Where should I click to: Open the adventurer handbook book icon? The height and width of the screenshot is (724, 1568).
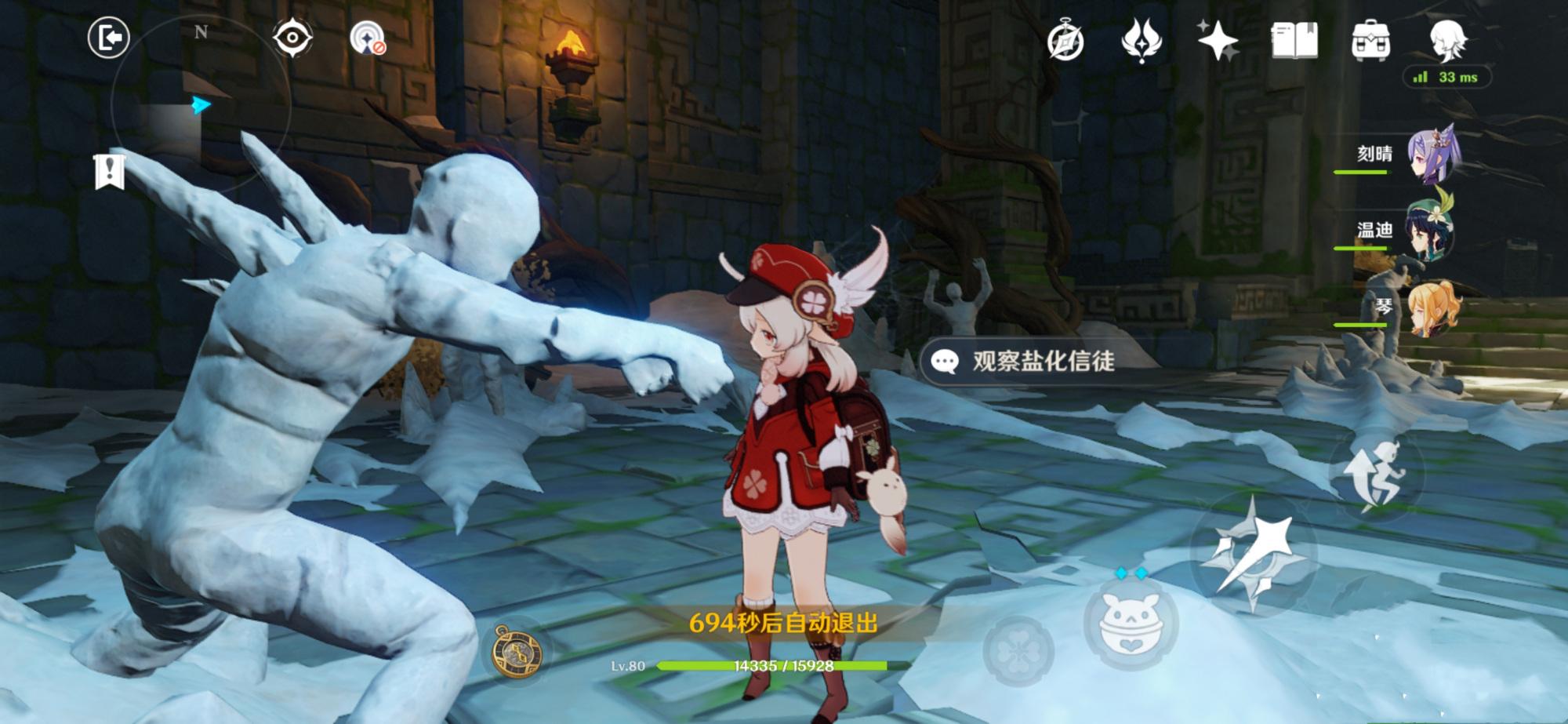pyautogui.click(x=1294, y=41)
